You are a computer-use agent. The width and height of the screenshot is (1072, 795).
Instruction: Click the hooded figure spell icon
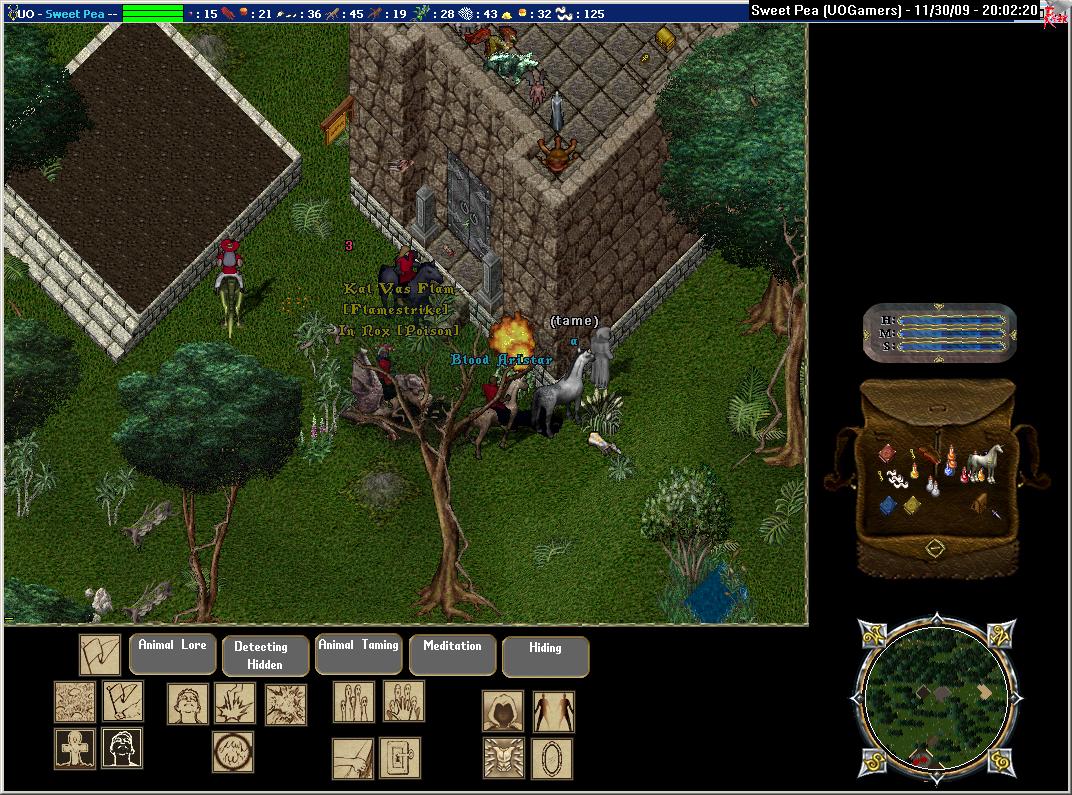(503, 711)
